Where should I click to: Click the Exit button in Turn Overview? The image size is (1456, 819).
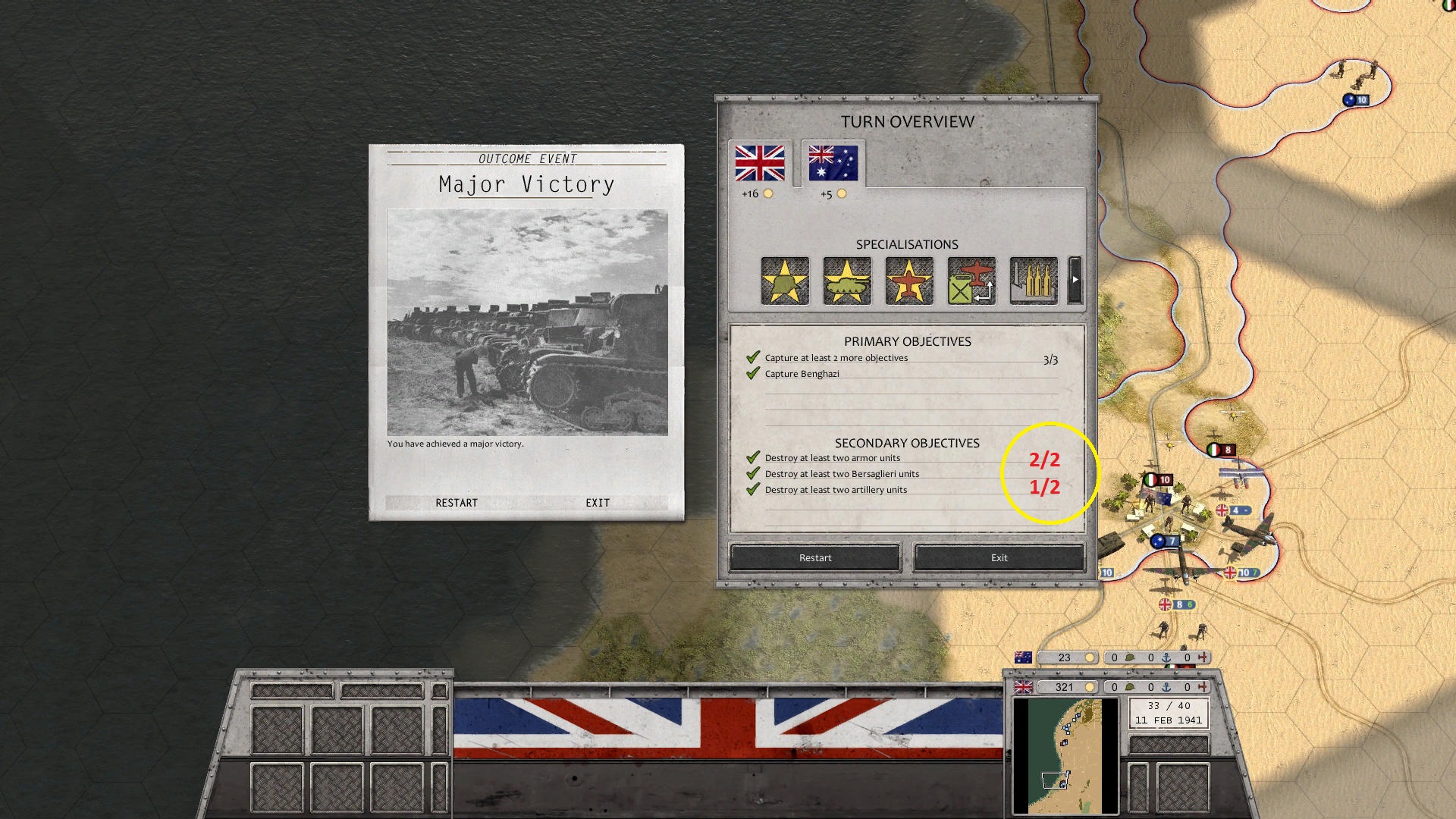998,557
